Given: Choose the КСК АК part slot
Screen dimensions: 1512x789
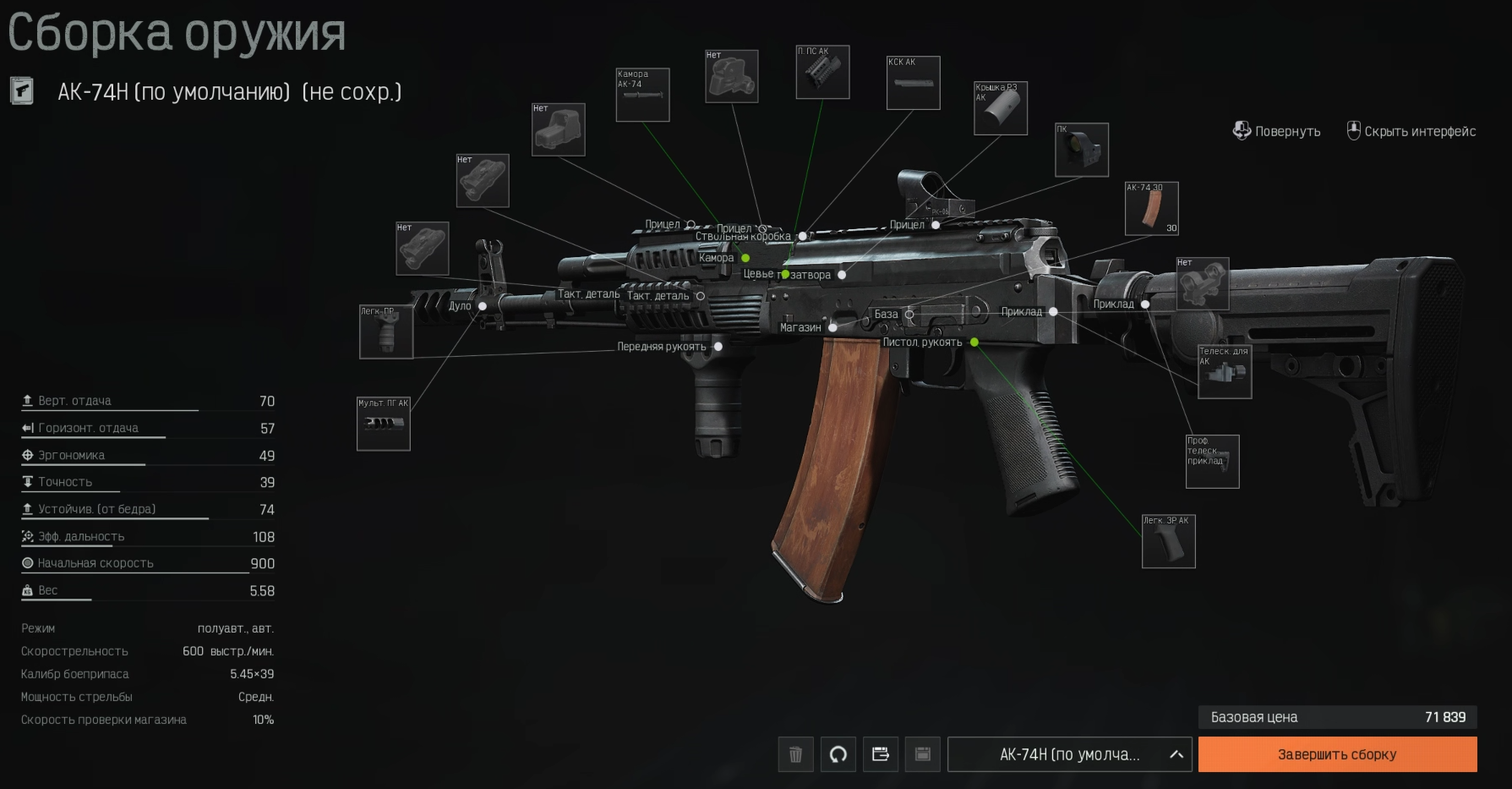Looking at the screenshot, I should (x=913, y=83).
